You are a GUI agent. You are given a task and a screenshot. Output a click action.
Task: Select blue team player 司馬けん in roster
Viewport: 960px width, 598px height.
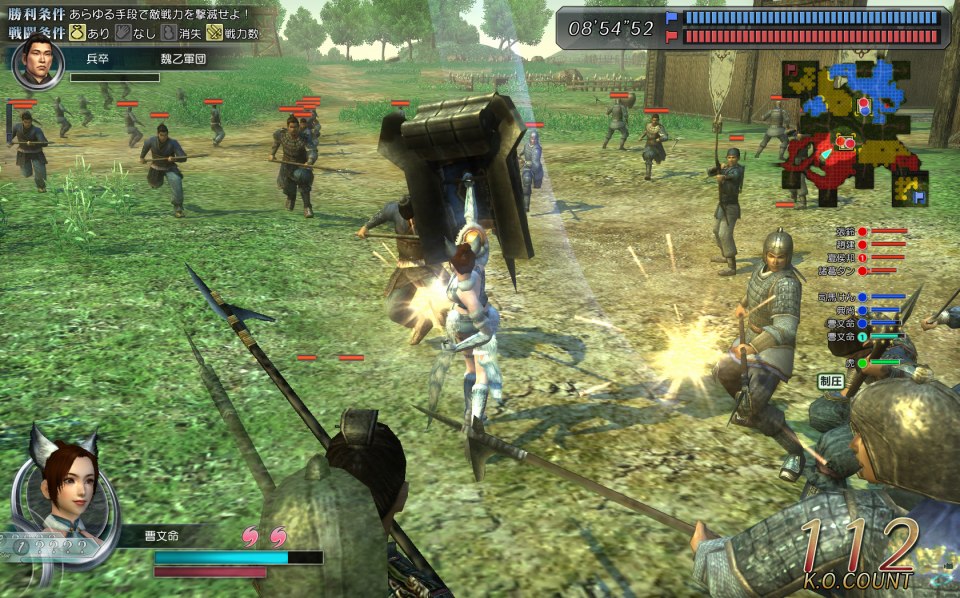click(x=832, y=297)
